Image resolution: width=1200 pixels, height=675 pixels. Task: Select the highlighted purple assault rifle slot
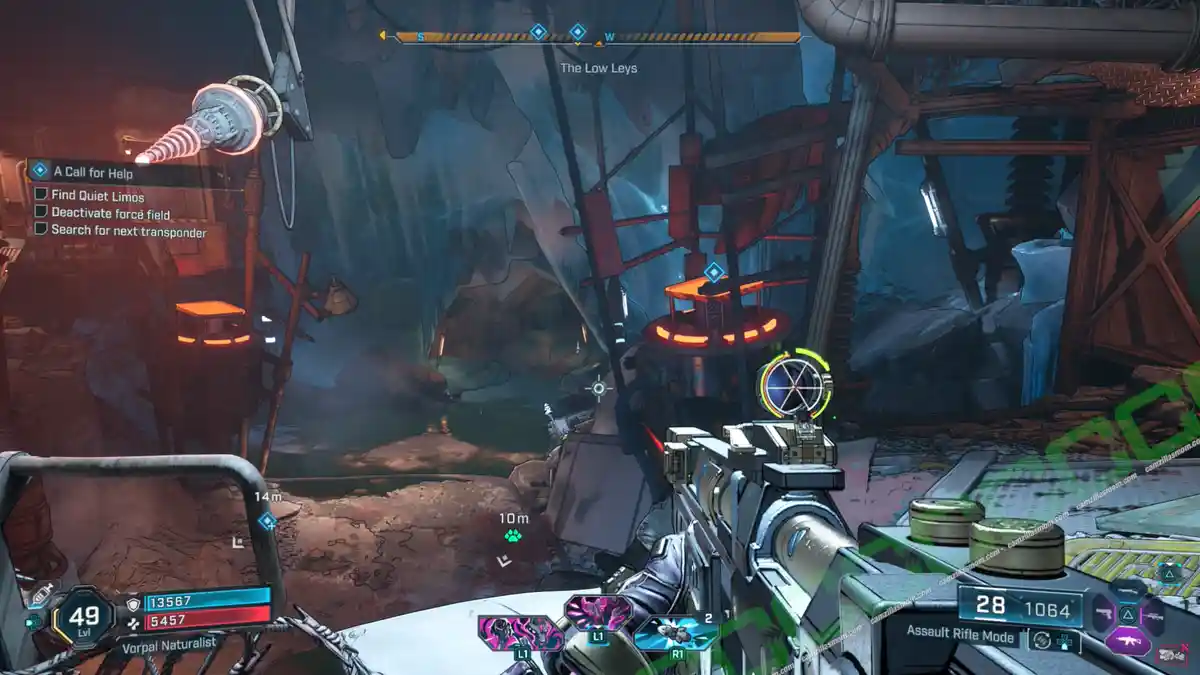click(x=1127, y=640)
